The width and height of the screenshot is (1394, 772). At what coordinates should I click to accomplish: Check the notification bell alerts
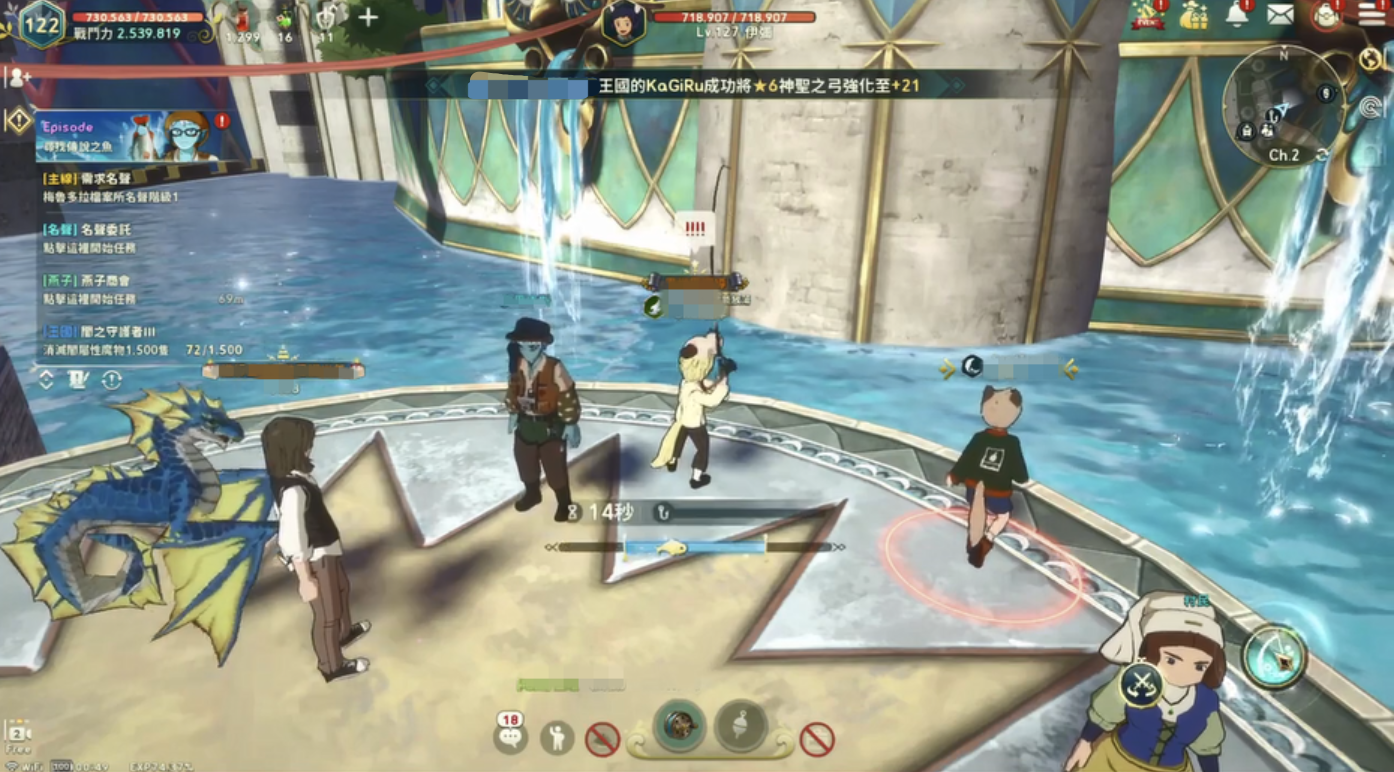tap(1237, 14)
